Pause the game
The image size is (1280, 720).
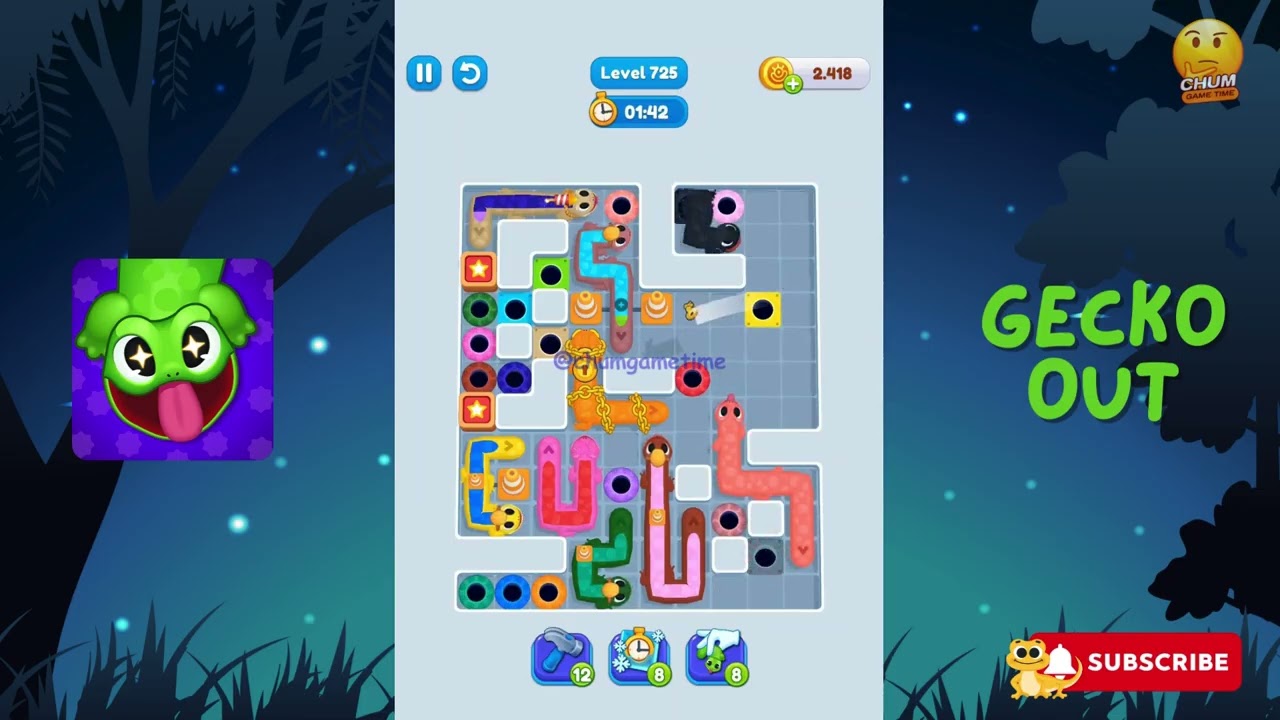point(423,73)
